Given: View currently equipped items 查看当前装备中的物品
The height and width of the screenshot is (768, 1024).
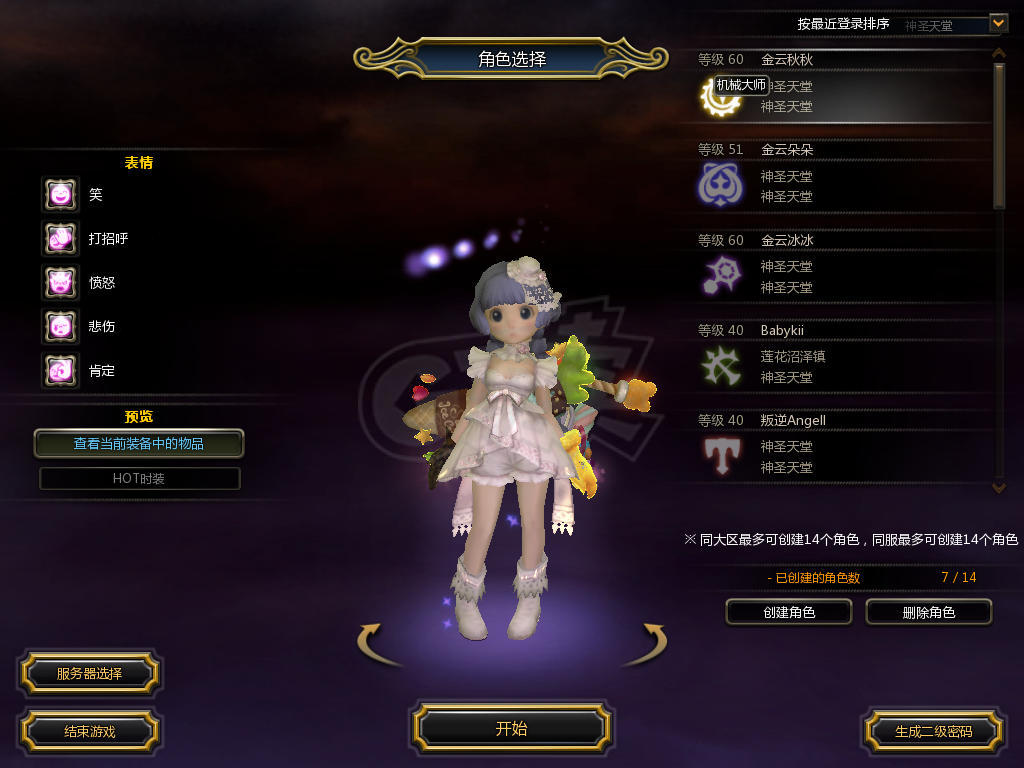Looking at the screenshot, I should (x=139, y=443).
